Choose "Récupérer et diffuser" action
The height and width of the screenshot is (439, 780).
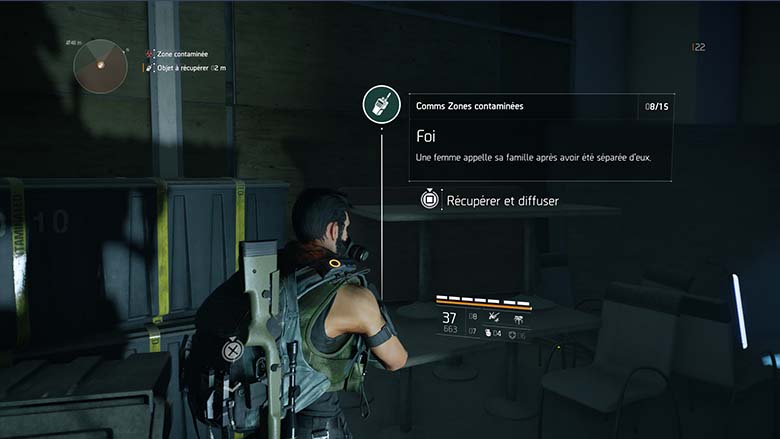pyautogui.click(x=502, y=200)
